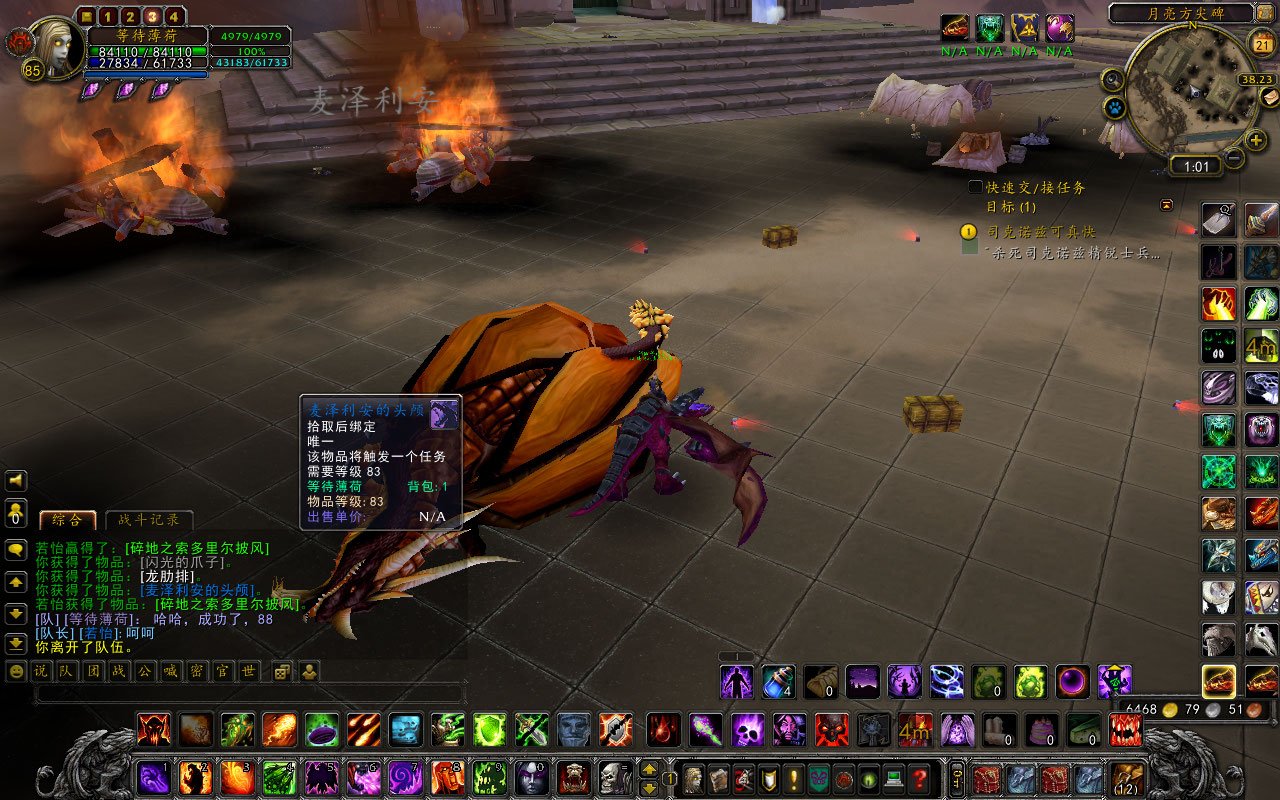Open the mail letter icon by the minimap

1270,96
